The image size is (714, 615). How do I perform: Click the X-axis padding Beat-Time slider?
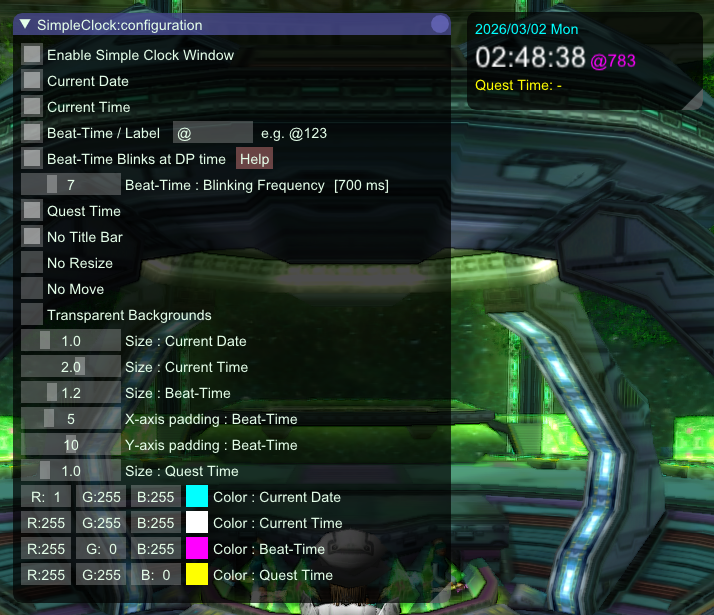point(71,419)
